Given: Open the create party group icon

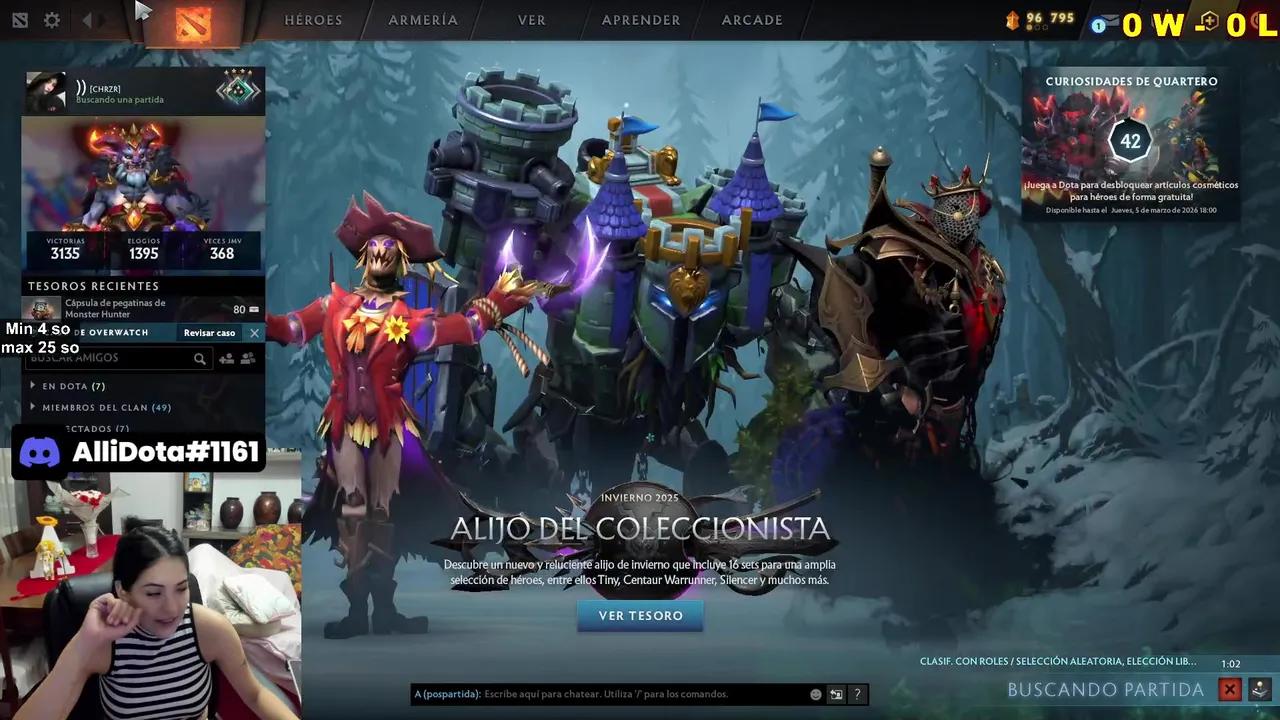Looking at the screenshot, I should [x=248, y=358].
